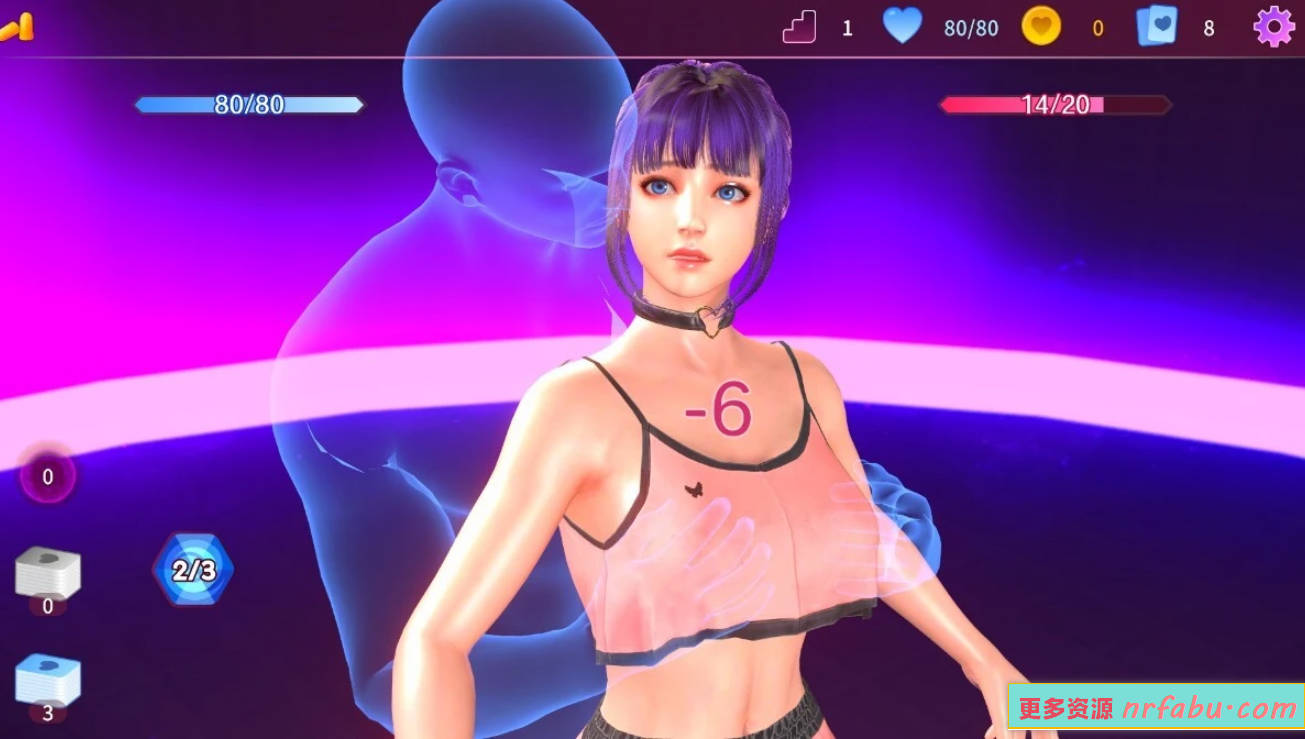
Task: Click the staircase level icon showing 1
Action: [x=799, y=27]
